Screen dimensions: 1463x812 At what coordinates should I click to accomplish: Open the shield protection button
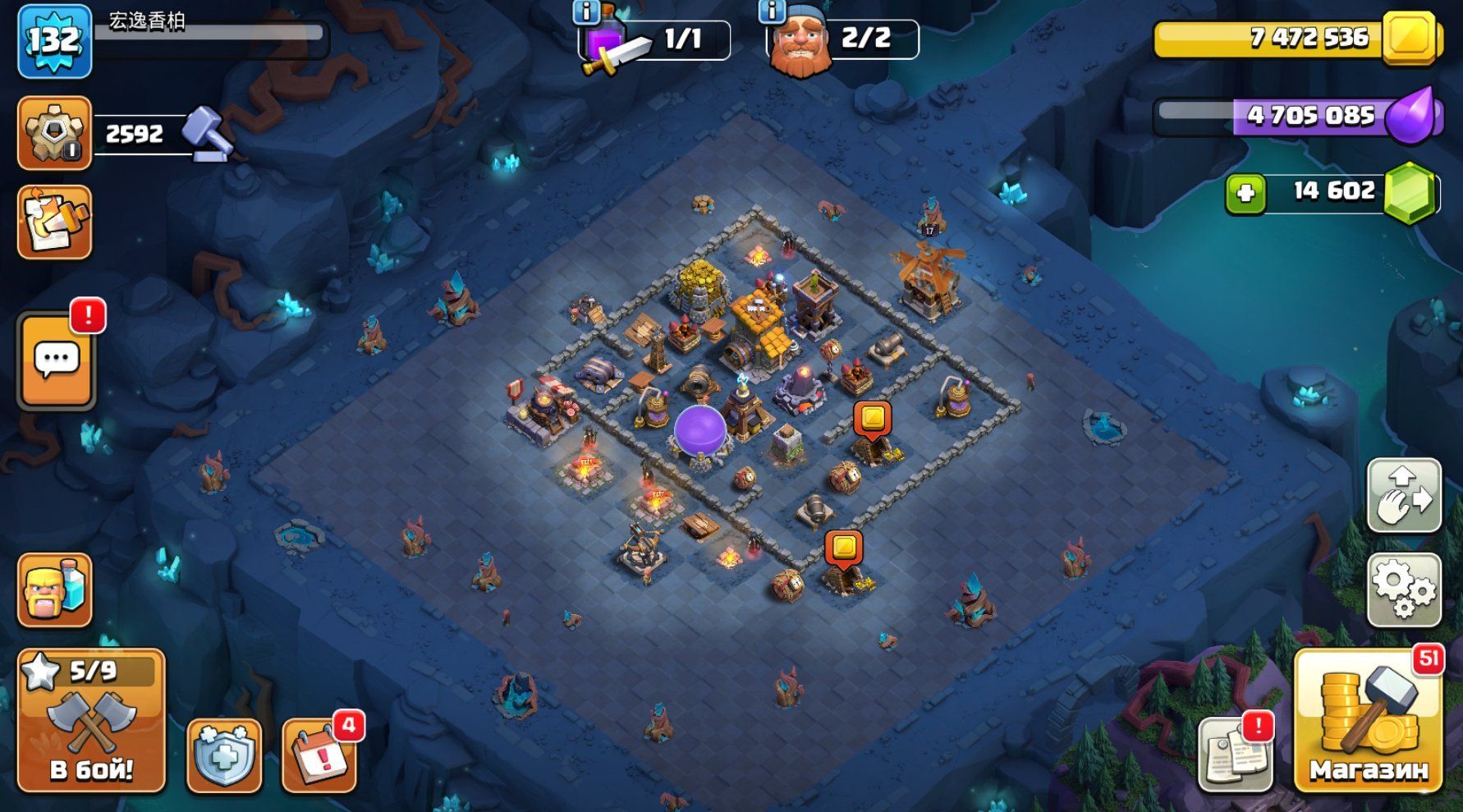(224, 755)
